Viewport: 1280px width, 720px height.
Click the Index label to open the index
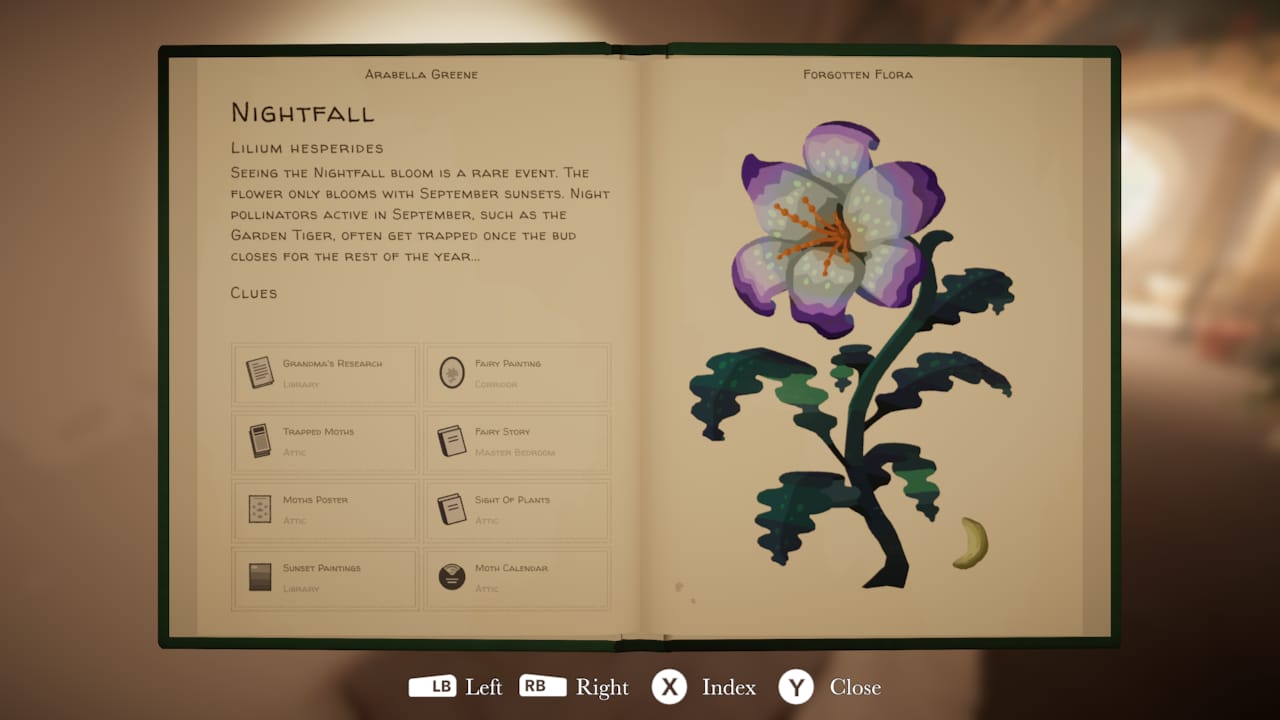[x=729, y=688]
